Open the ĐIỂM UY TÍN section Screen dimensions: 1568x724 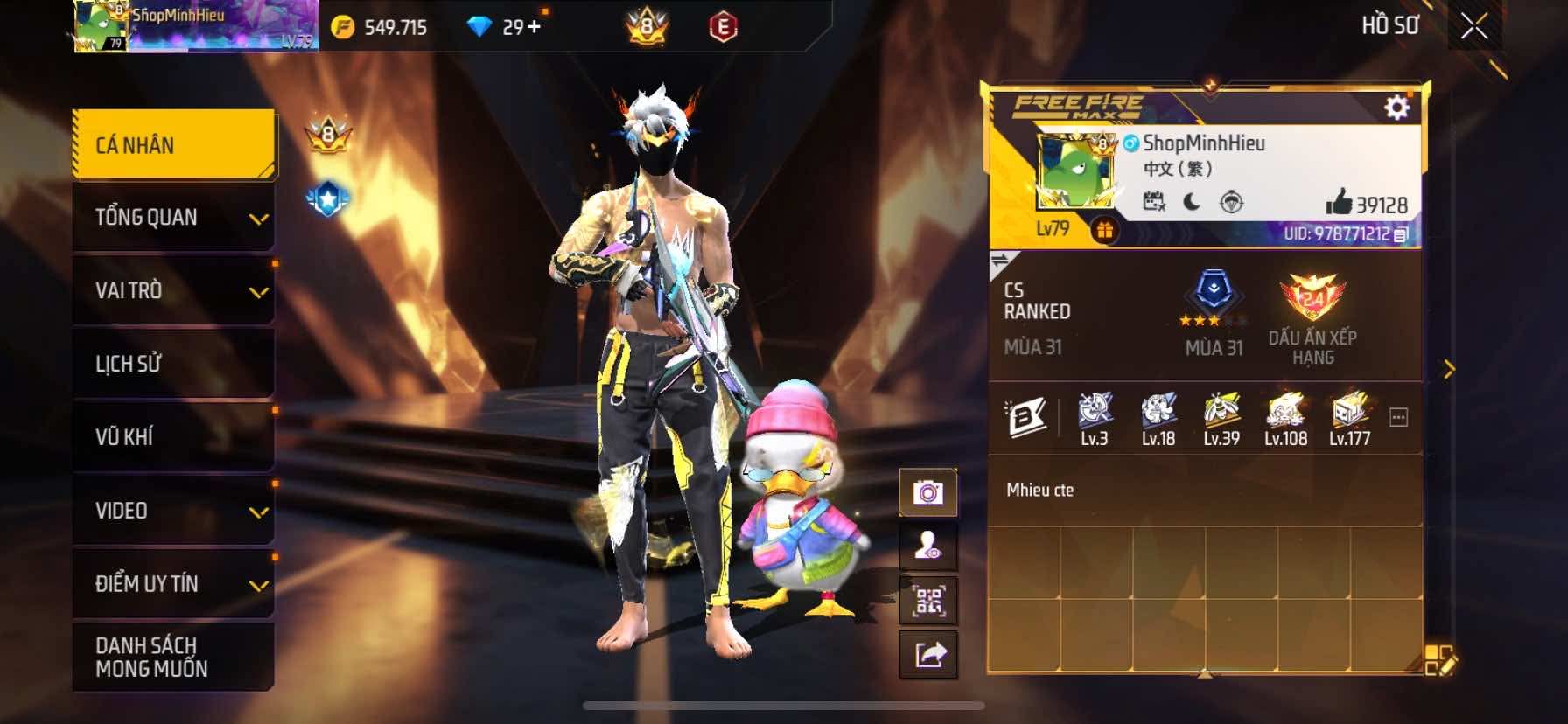pyautogui.click(x=173, y=584)
